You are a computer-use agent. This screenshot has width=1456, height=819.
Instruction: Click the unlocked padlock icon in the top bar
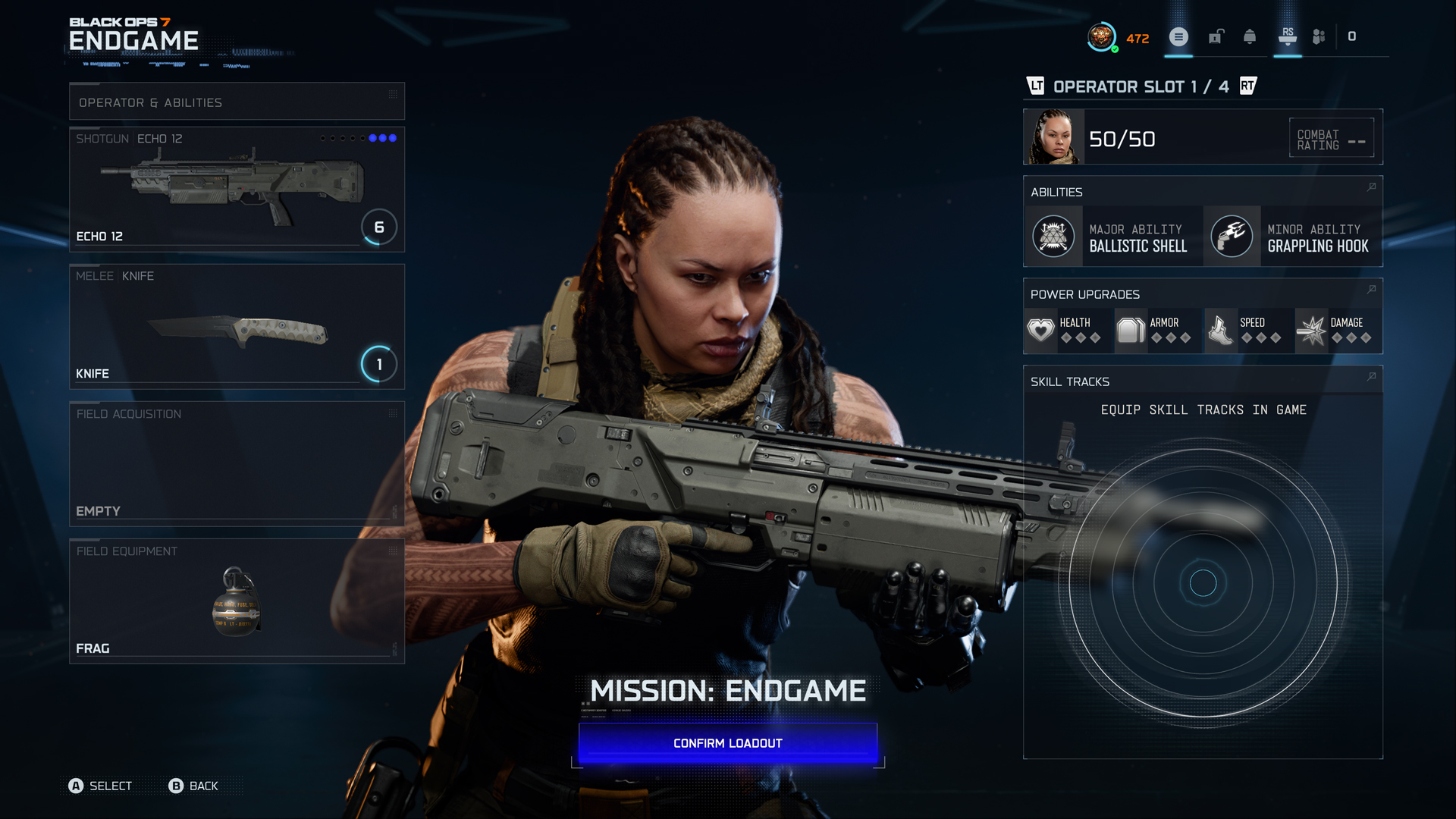[x=1216, y=36]
